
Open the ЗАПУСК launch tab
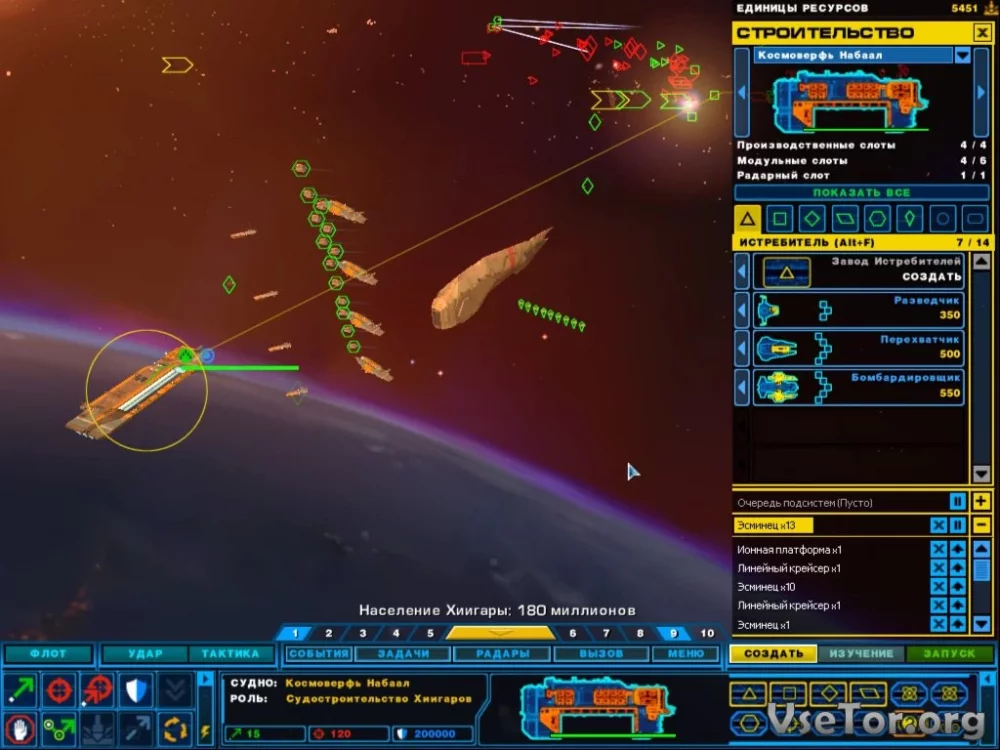tap(948, 654)
